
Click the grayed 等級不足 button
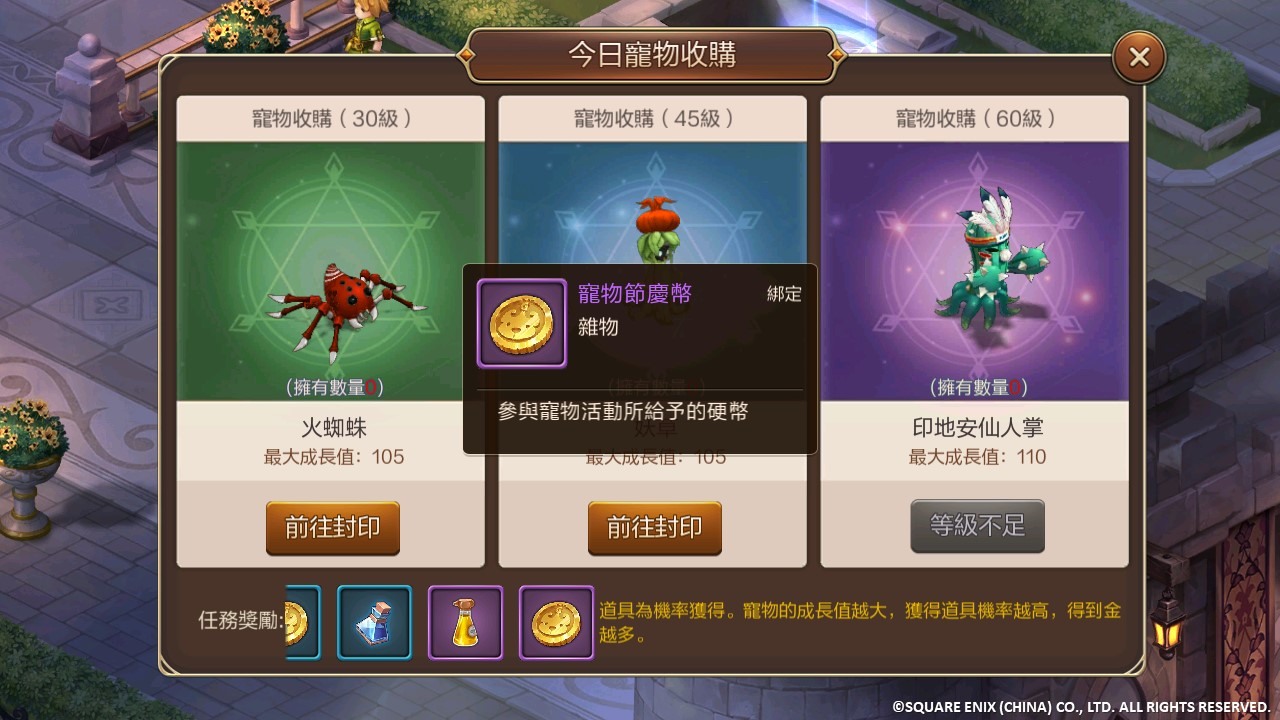977,528
